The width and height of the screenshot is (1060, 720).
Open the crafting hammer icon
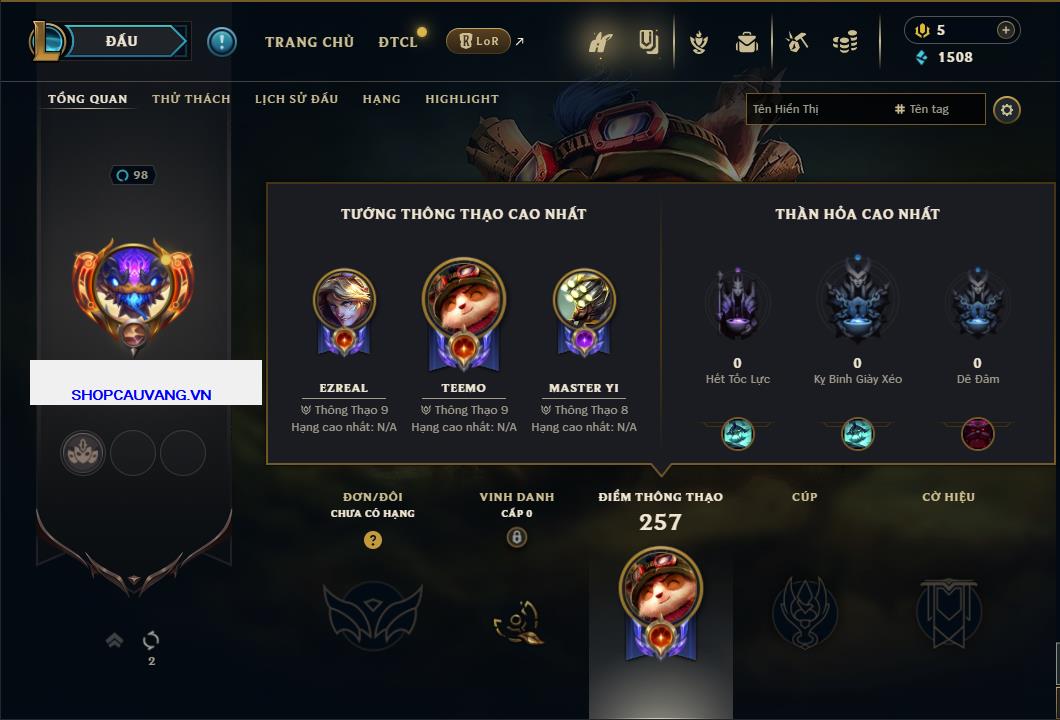pyautogui.click(x=797, y=42)
